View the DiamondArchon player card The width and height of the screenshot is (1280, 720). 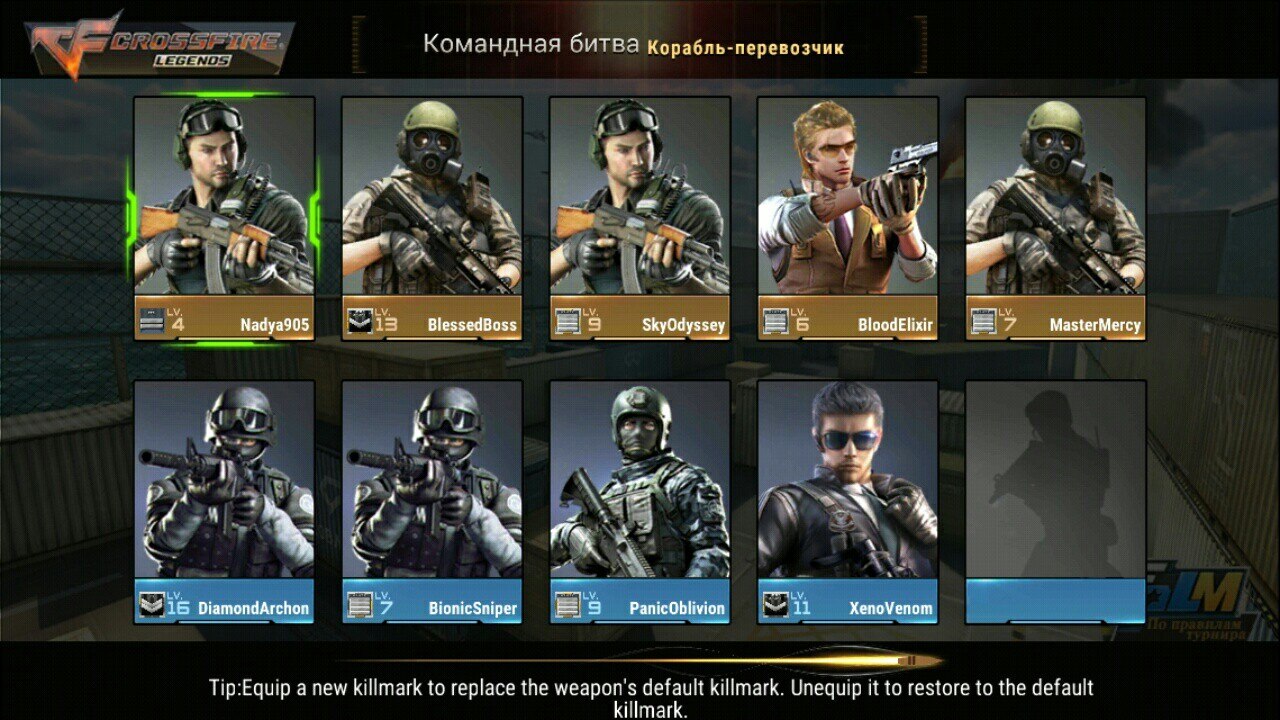click(x=224, y=500)
